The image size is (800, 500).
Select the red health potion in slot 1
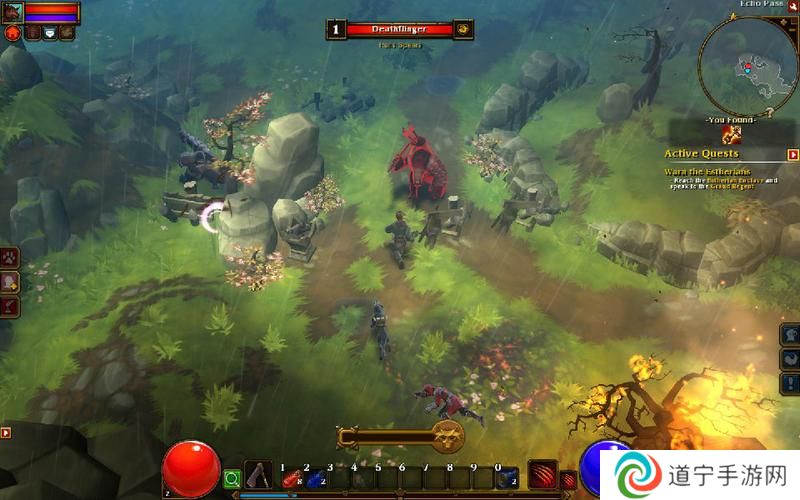pyautogui.click(x=290, y=478)
